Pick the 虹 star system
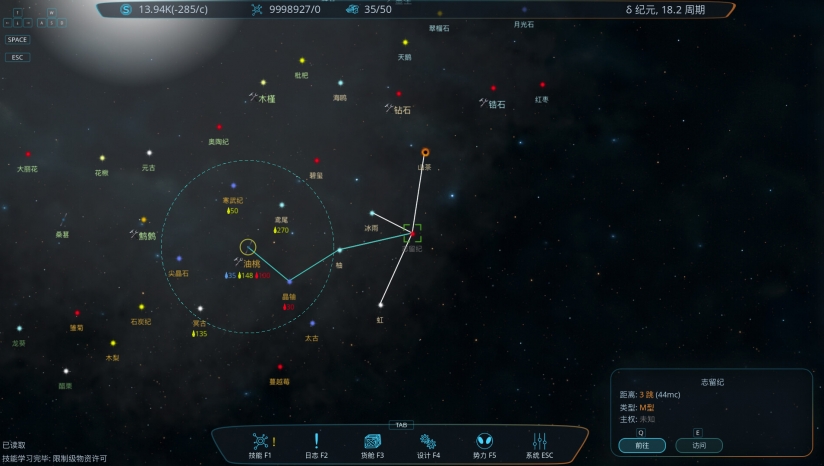The width and height of the screenshot is (824, 466). click(380, 305)
